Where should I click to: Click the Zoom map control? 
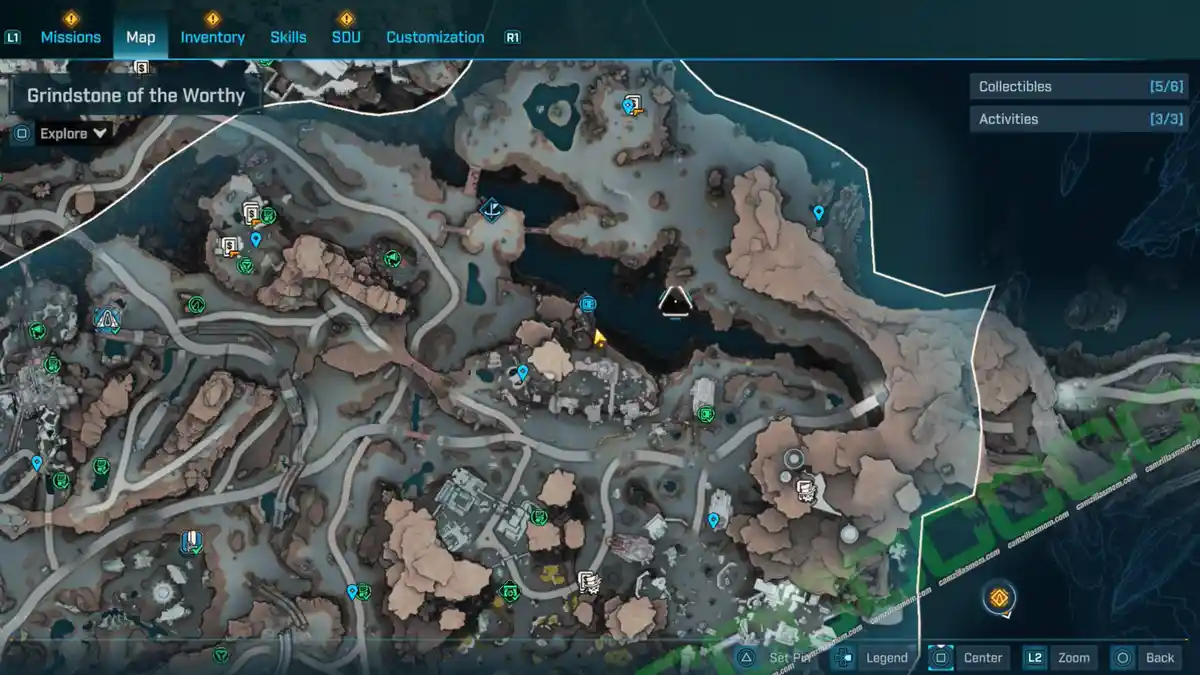[x=1059, y=657]
